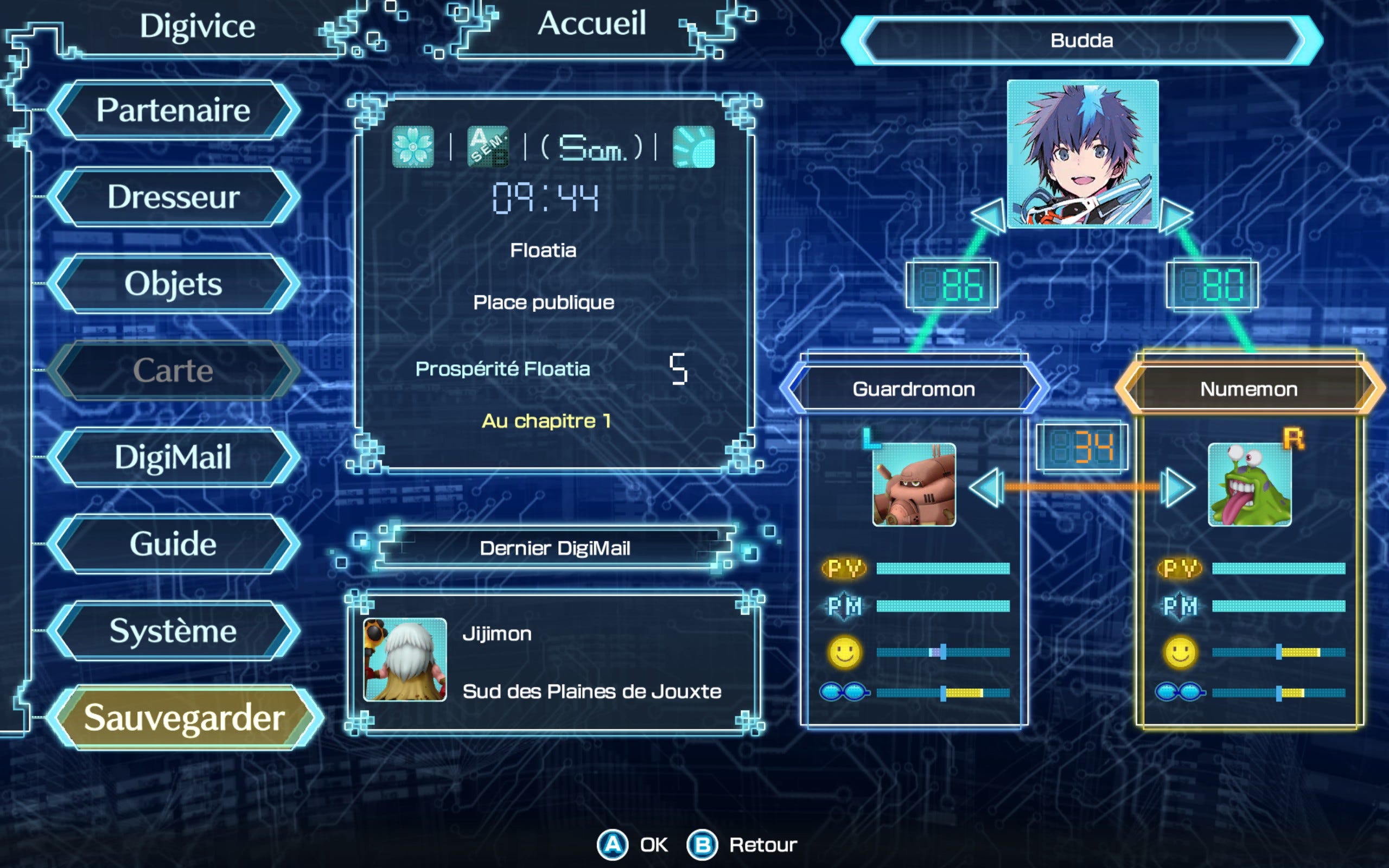Click the Guardromon name banner
Viewport: 1389px width, 868px height.
914,389
